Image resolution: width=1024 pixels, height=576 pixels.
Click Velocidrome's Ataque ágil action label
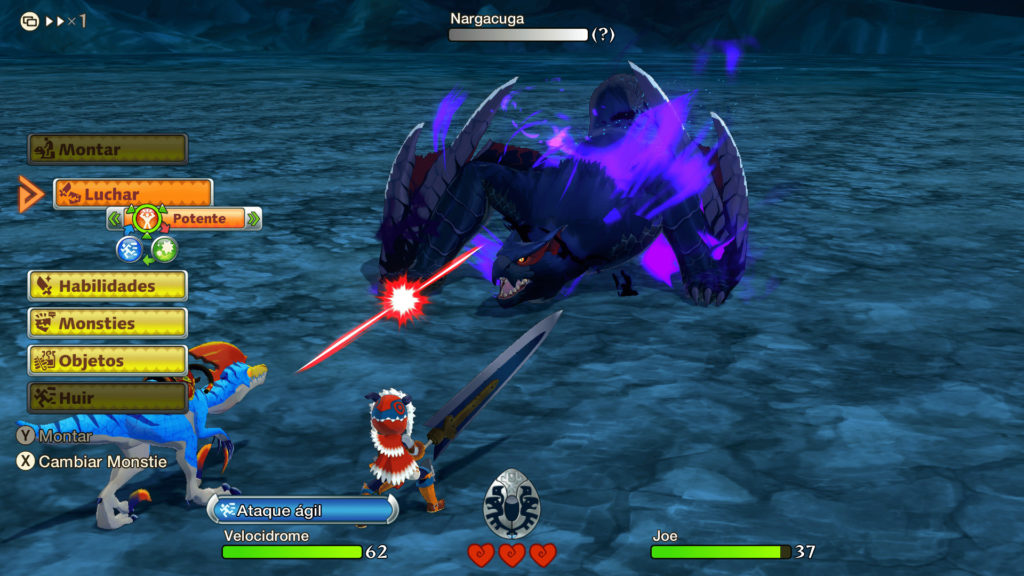tap(302, 510)
